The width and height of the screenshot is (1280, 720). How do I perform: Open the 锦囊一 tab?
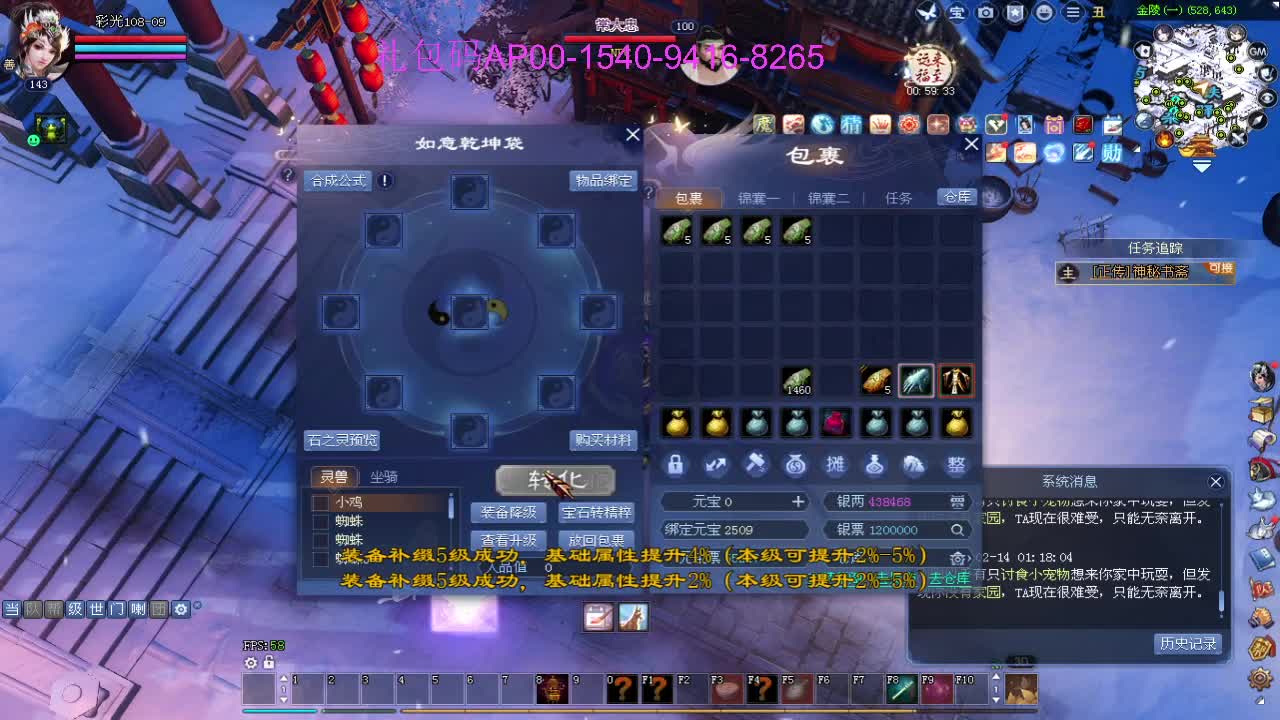759,197
